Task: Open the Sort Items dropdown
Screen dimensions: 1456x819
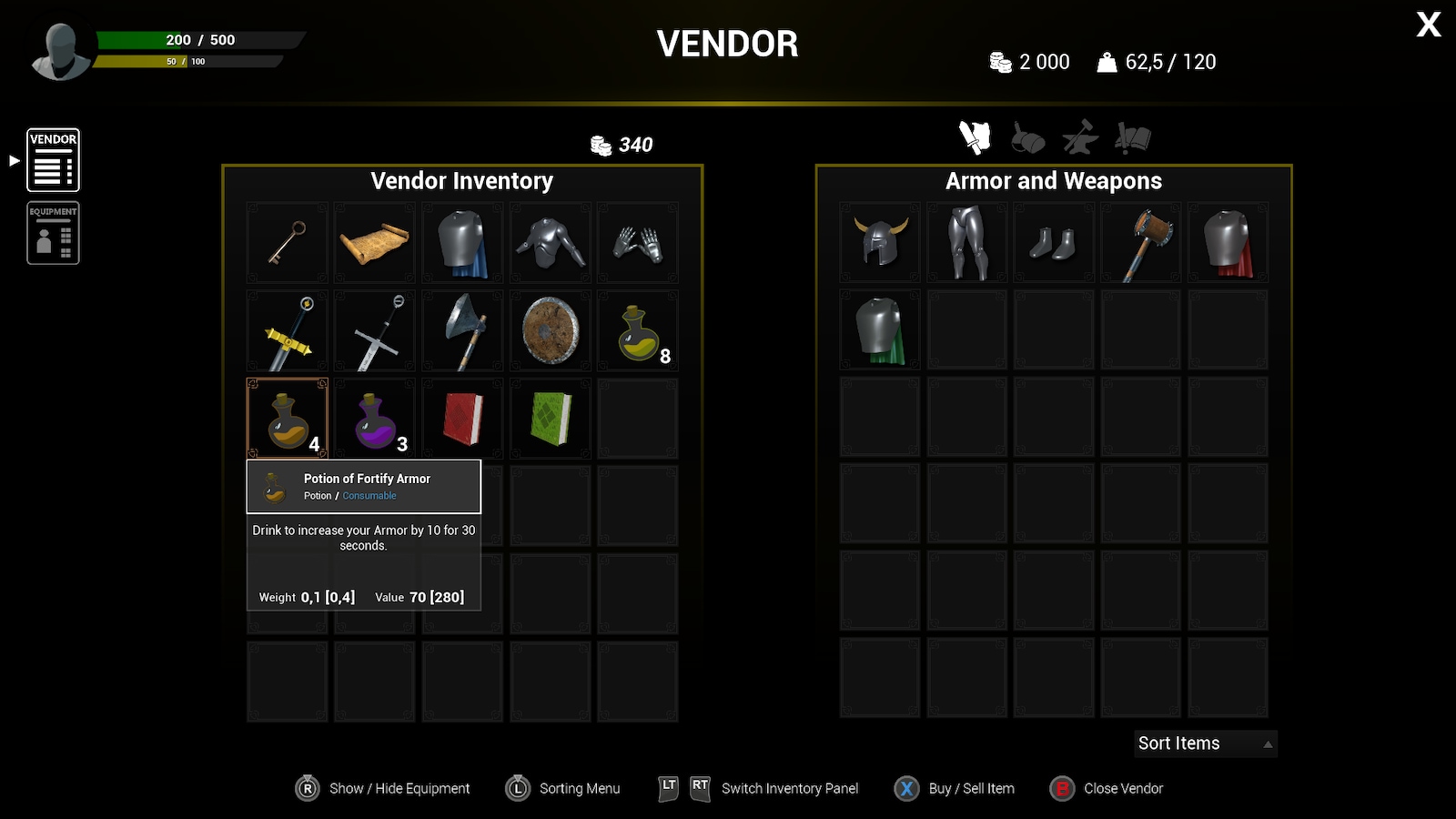Action: pyautogui.click(x=1205, y=743)
